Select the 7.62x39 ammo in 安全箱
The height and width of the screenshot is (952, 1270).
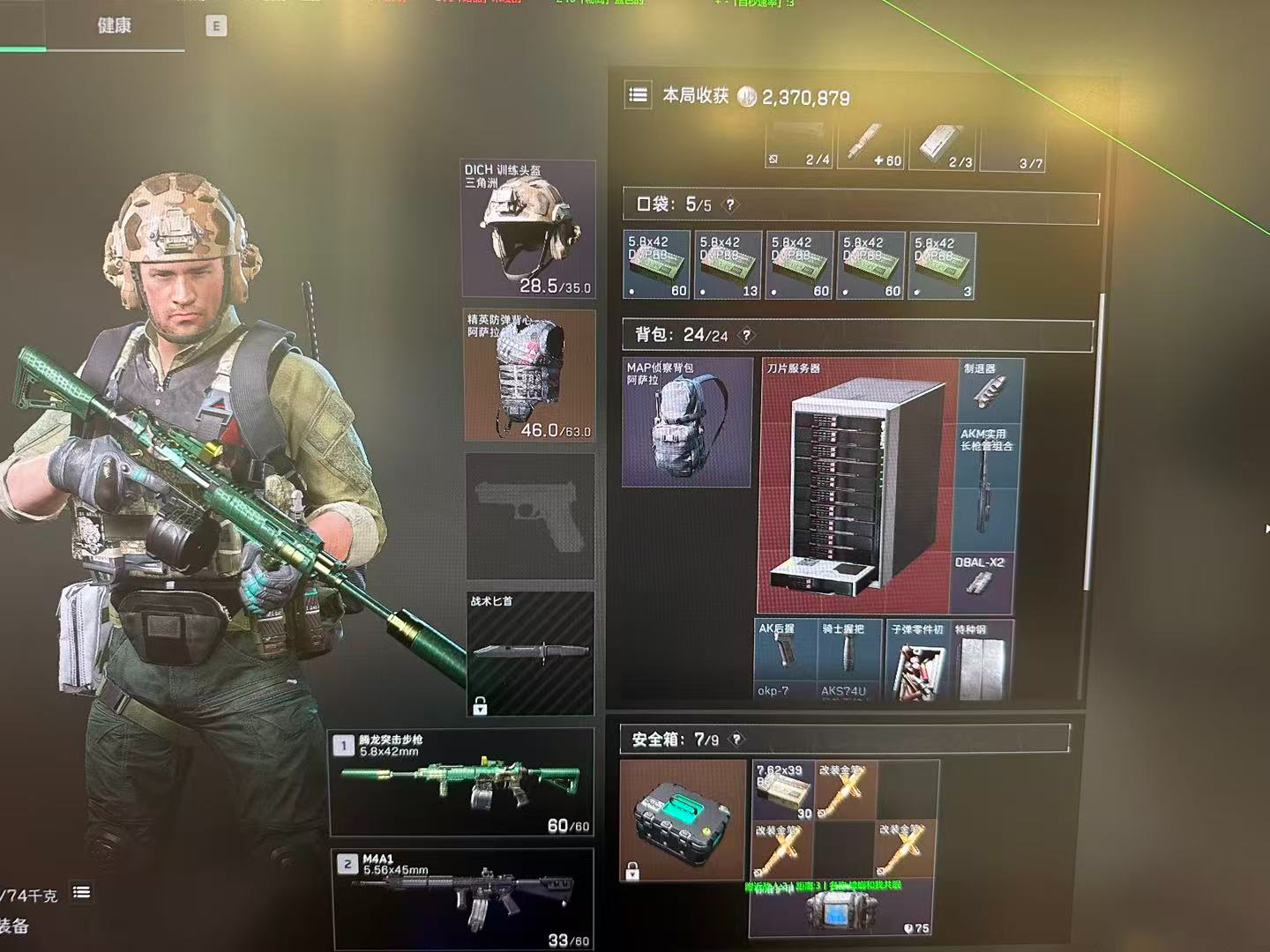pyautogui.click(x=782, y=790)
